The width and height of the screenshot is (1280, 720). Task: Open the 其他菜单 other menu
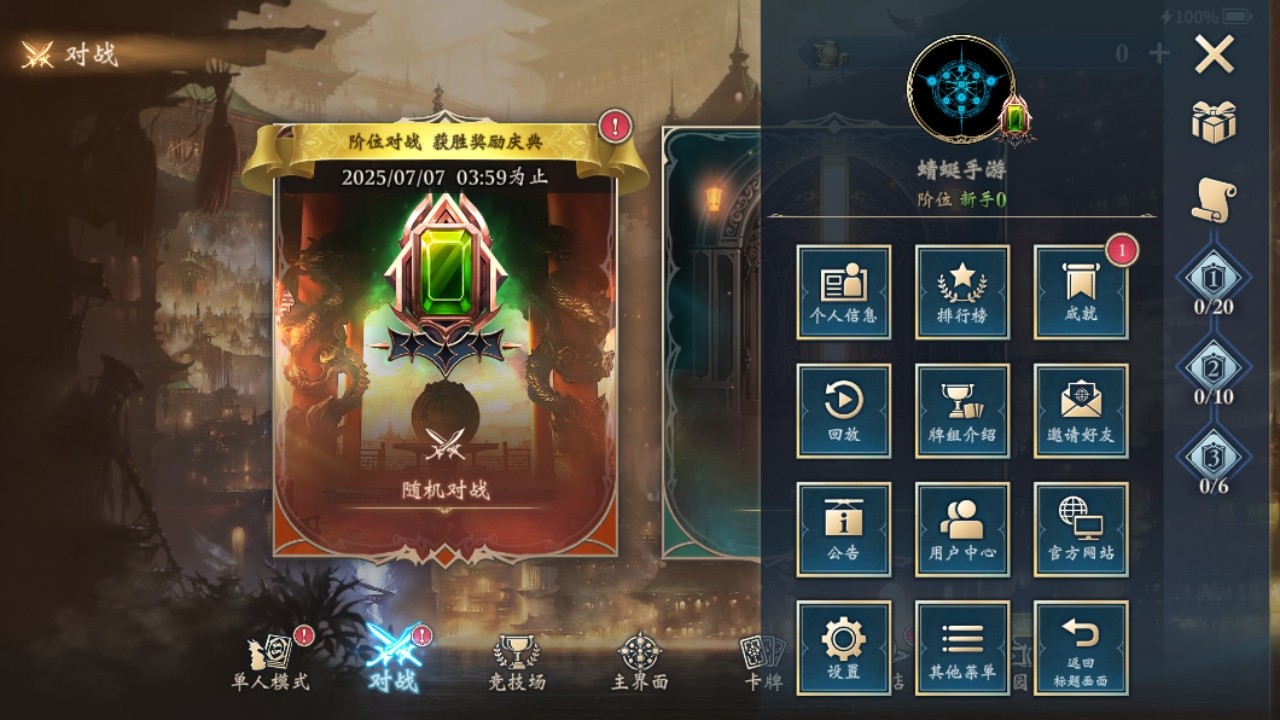[x=962, y=647]
